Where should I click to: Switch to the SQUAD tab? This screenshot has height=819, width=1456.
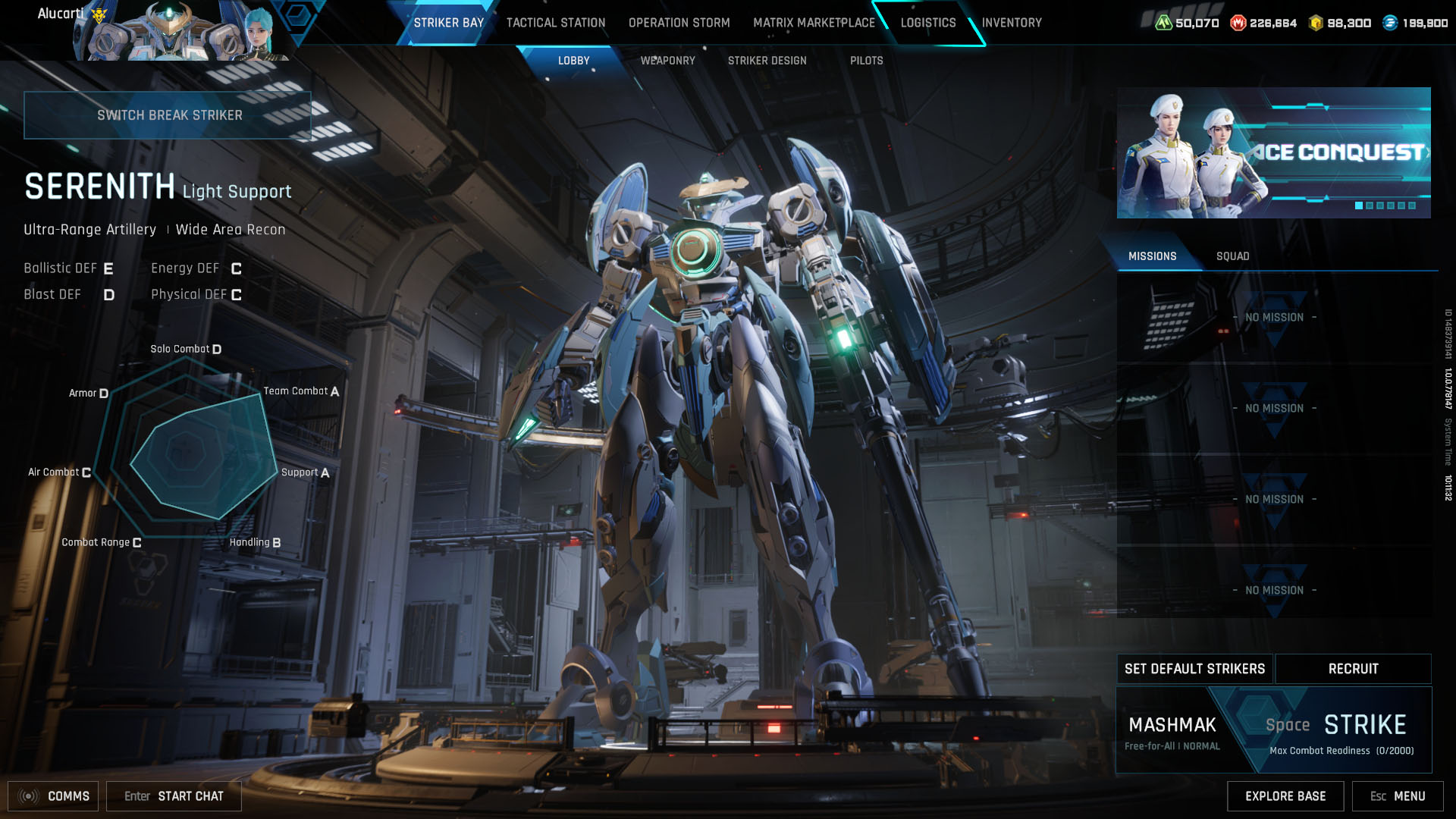point(1235,256)
